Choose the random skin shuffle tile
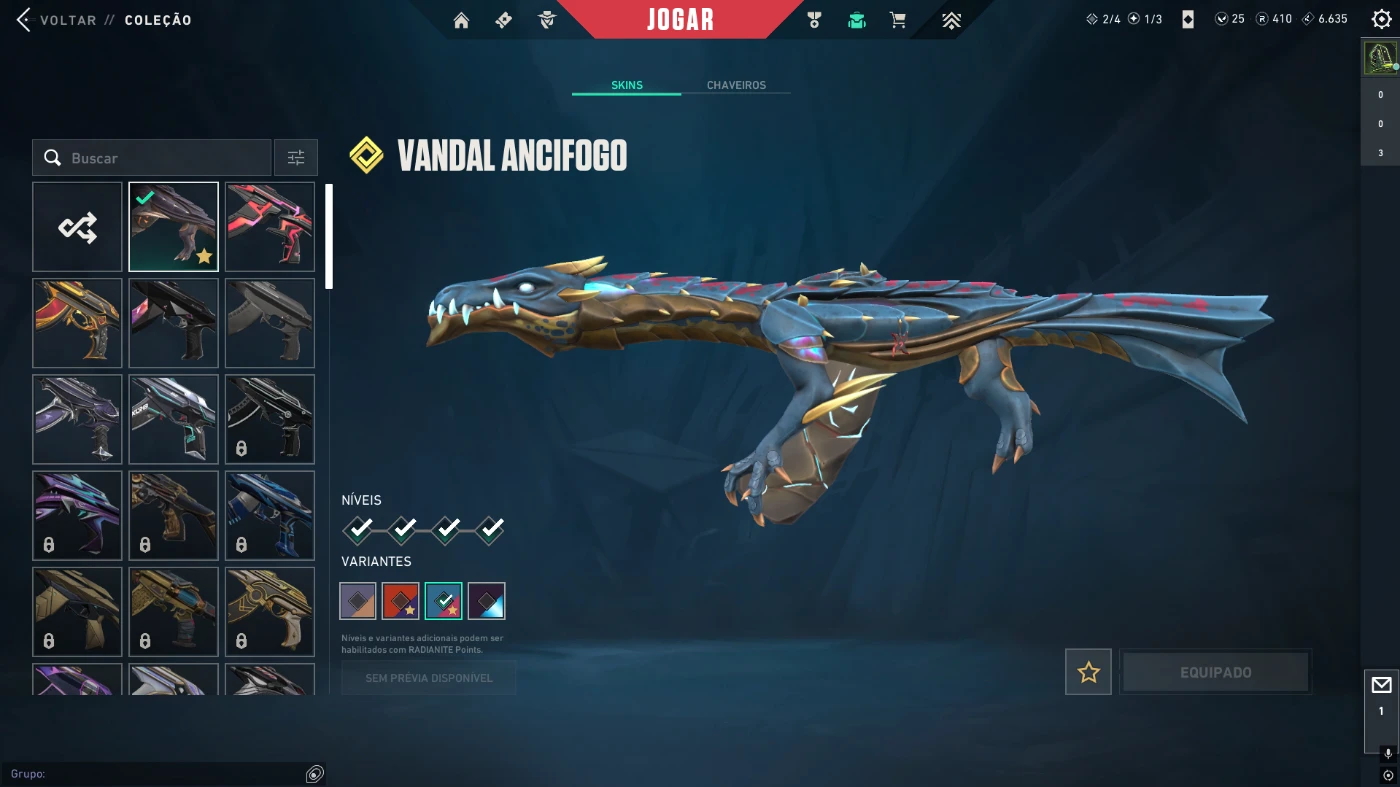Viewport: 1400px width, 787px height. 77,227
